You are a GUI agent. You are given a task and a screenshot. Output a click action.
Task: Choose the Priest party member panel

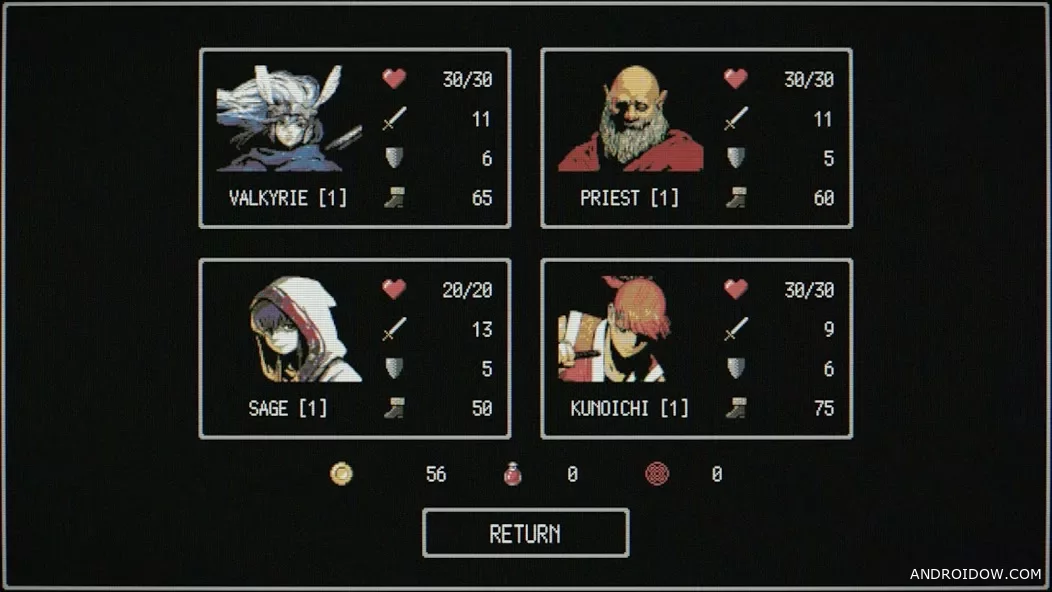696,138
